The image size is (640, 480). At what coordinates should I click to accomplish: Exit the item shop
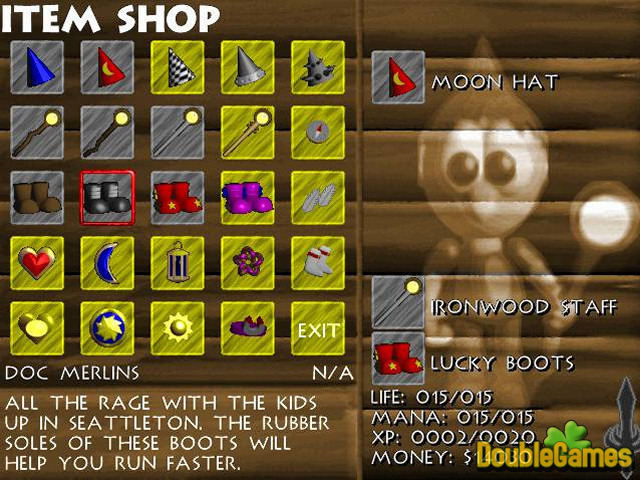[x=318, y=329]
